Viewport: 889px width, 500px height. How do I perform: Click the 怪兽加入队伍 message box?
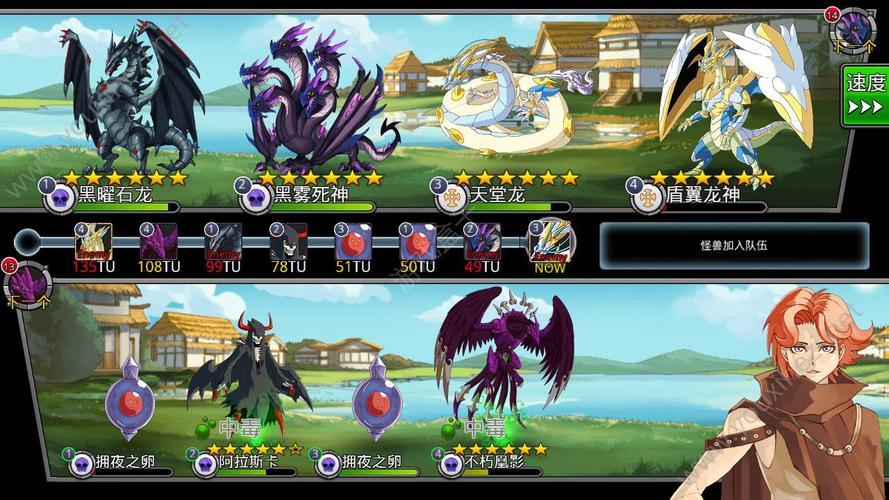click(734, 245)
